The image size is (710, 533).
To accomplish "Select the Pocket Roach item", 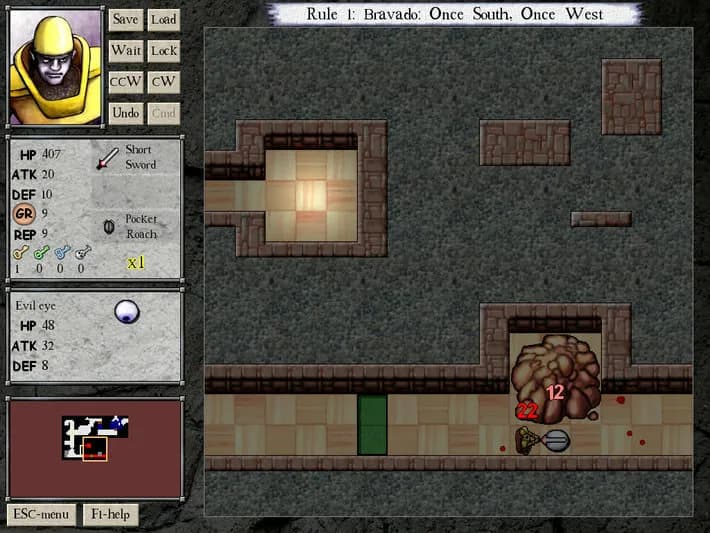I will [110, 226].
